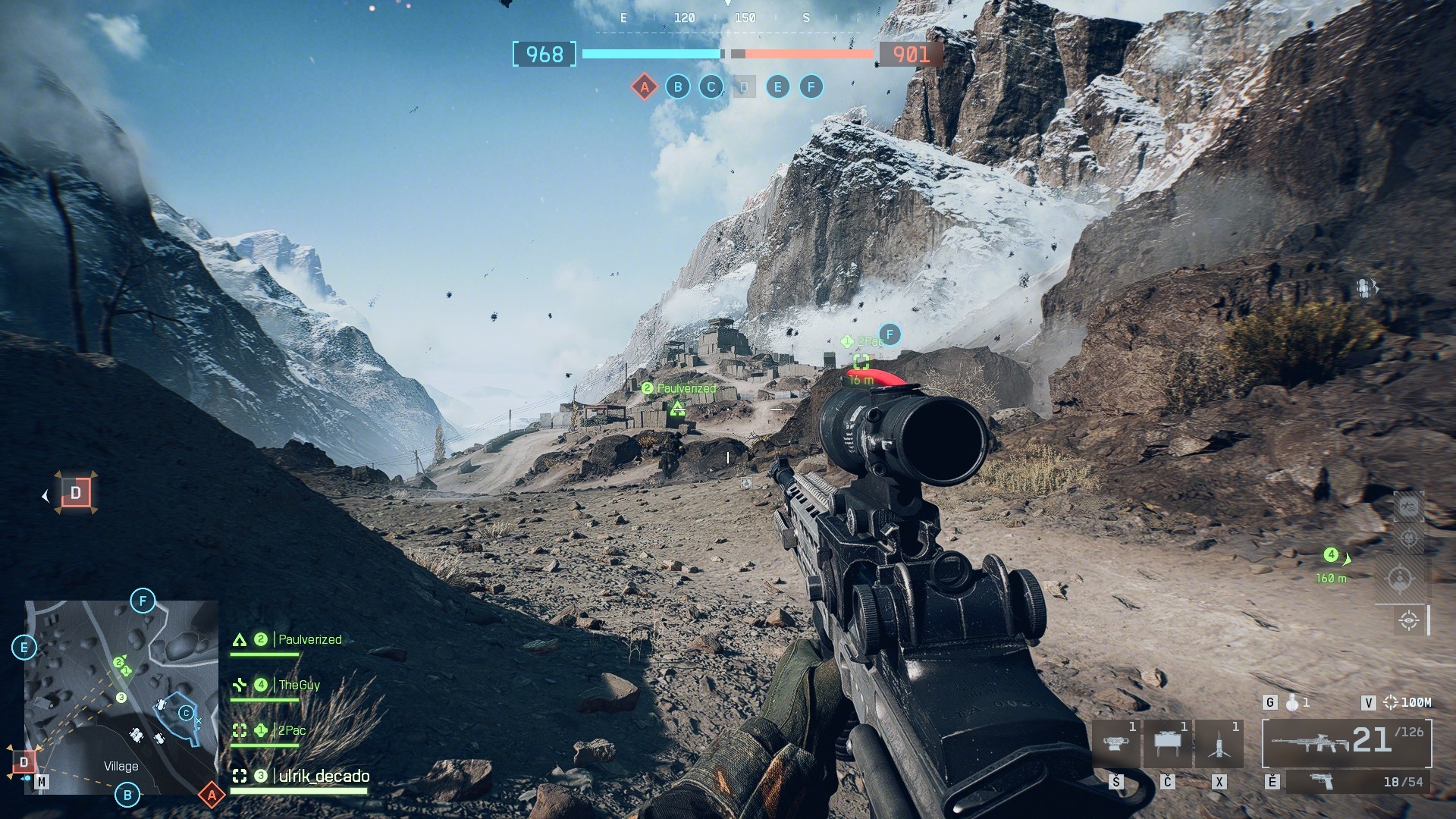Screen dimensions: 1456x819
Task: Select objective F in the top flag row
Action: 811,87
